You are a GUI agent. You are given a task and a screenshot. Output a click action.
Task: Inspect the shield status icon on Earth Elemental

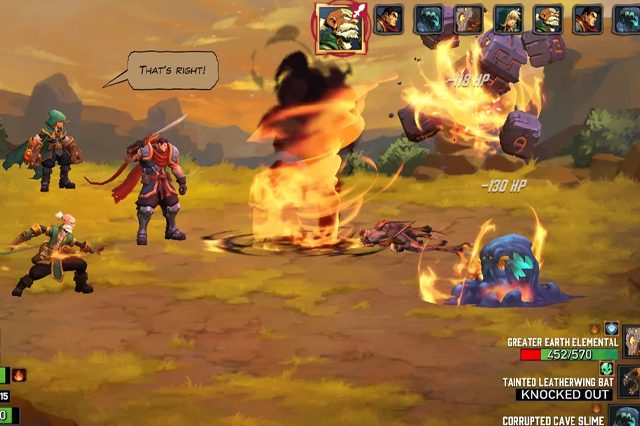(x=611, y=328)
